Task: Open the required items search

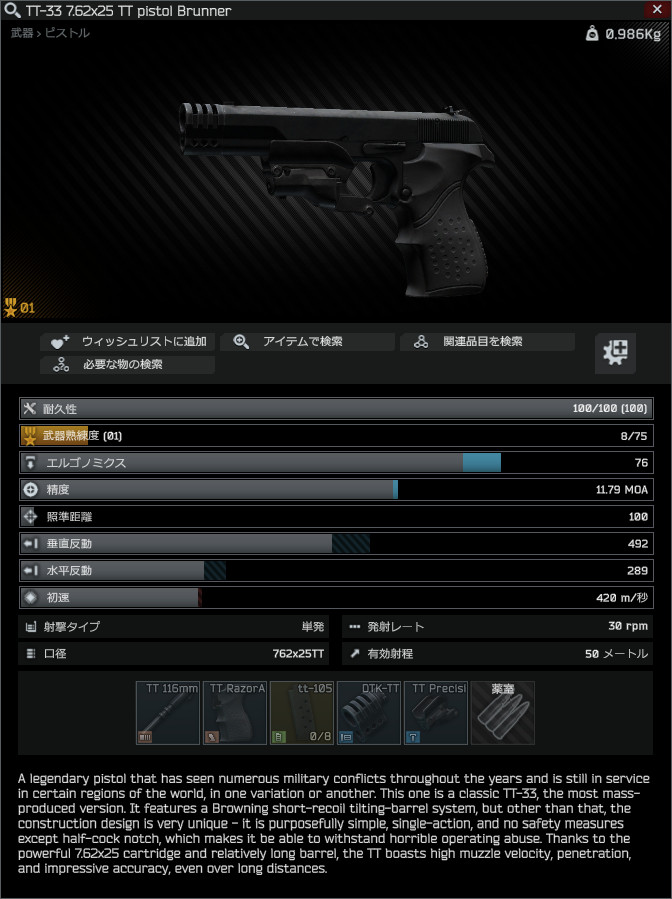Action: click(x=128, y=365)
